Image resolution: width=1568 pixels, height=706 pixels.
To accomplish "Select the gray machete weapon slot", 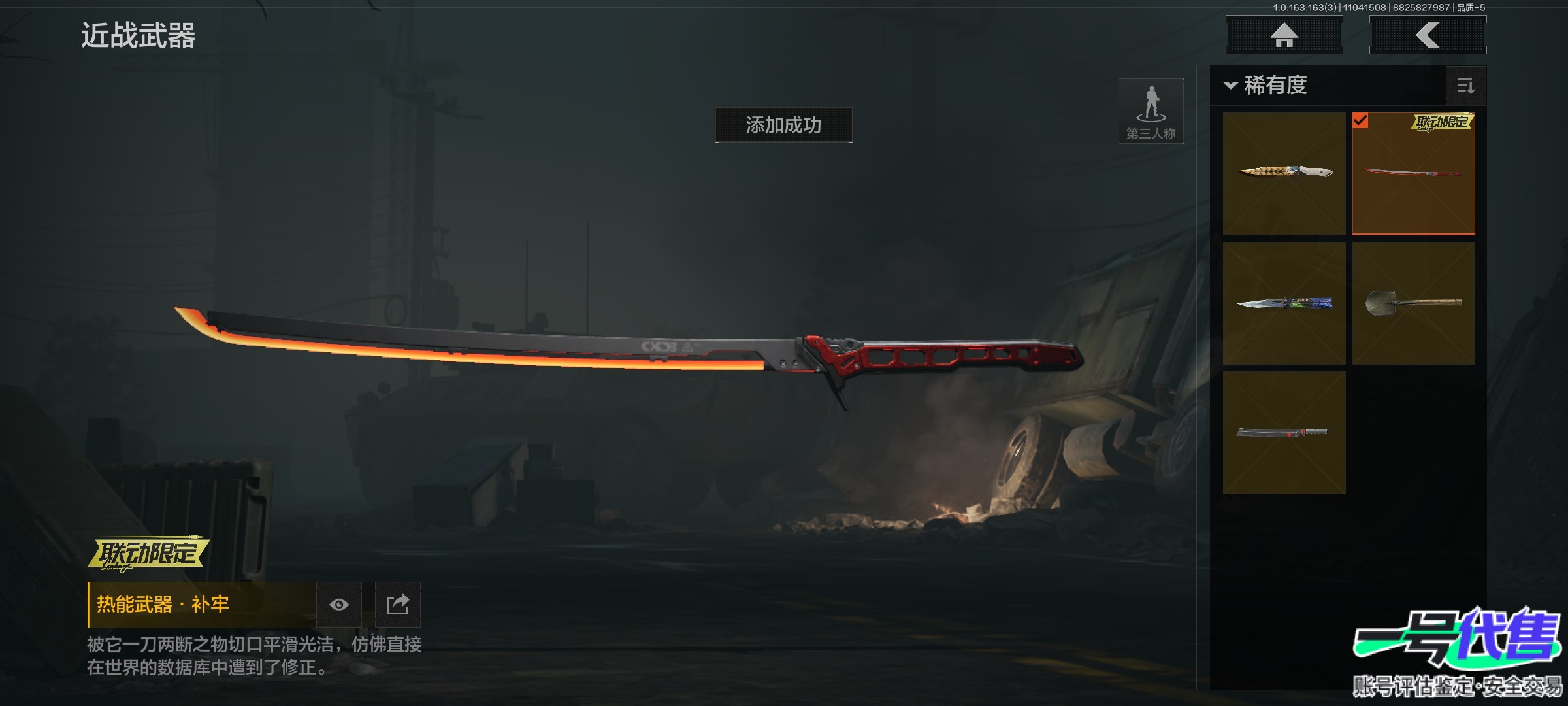I will pyautogui.click(x=1284, y=433).
